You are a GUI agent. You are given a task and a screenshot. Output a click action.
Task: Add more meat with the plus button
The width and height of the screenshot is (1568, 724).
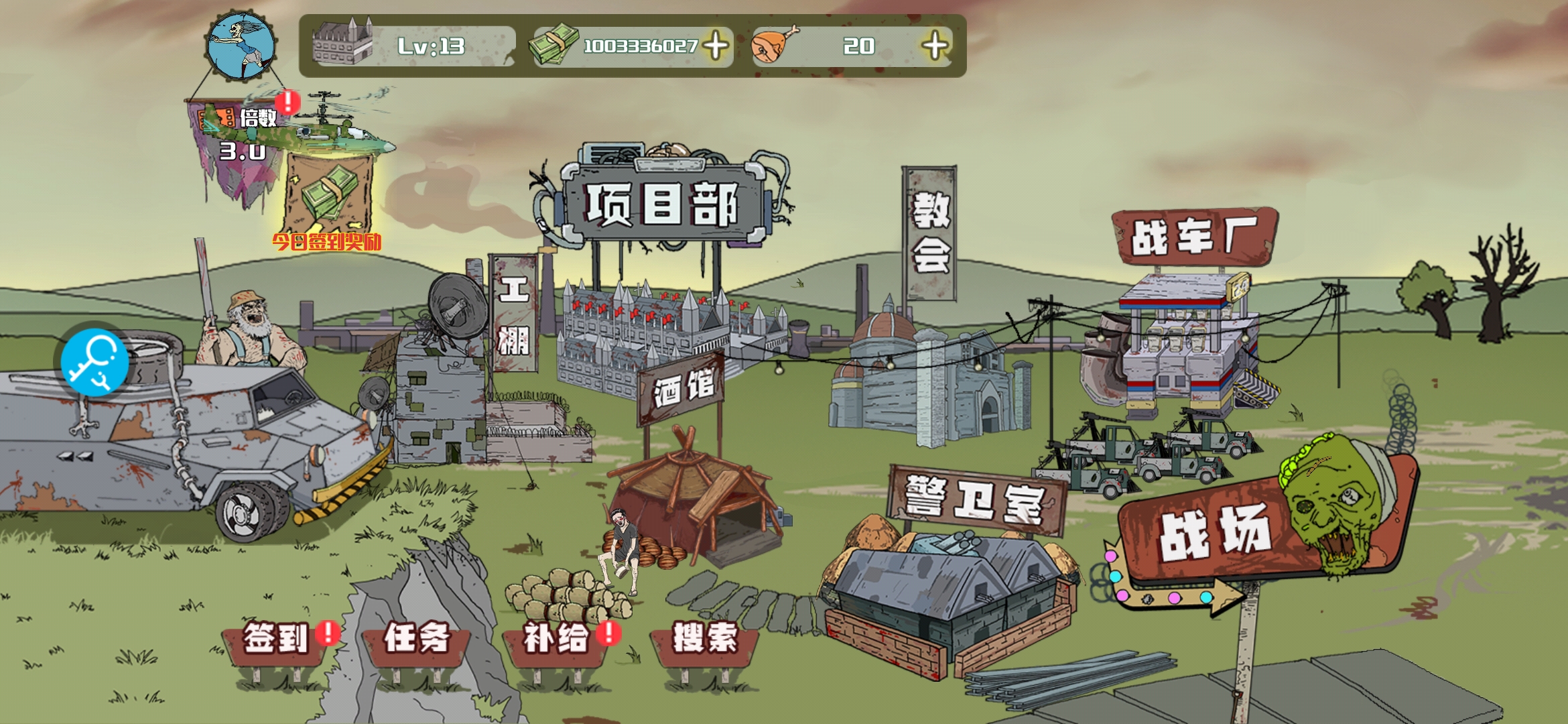[935, 46]
